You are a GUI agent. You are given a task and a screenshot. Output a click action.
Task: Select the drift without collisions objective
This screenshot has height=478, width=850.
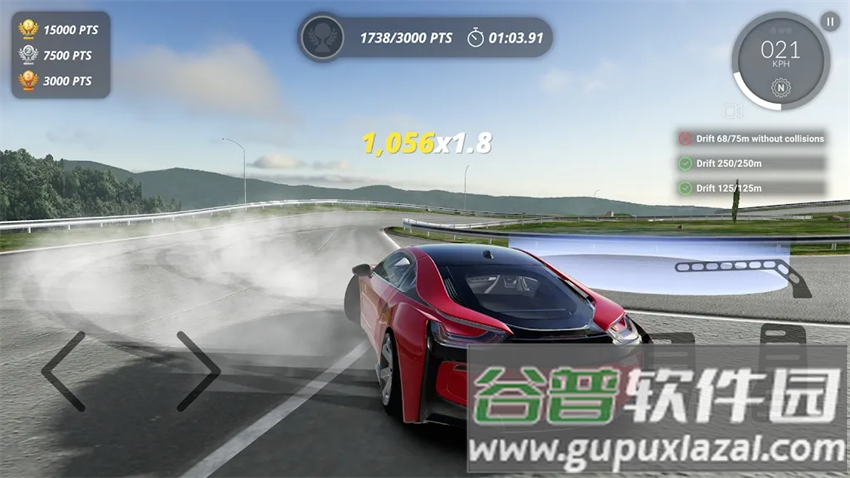click(751, 138)
